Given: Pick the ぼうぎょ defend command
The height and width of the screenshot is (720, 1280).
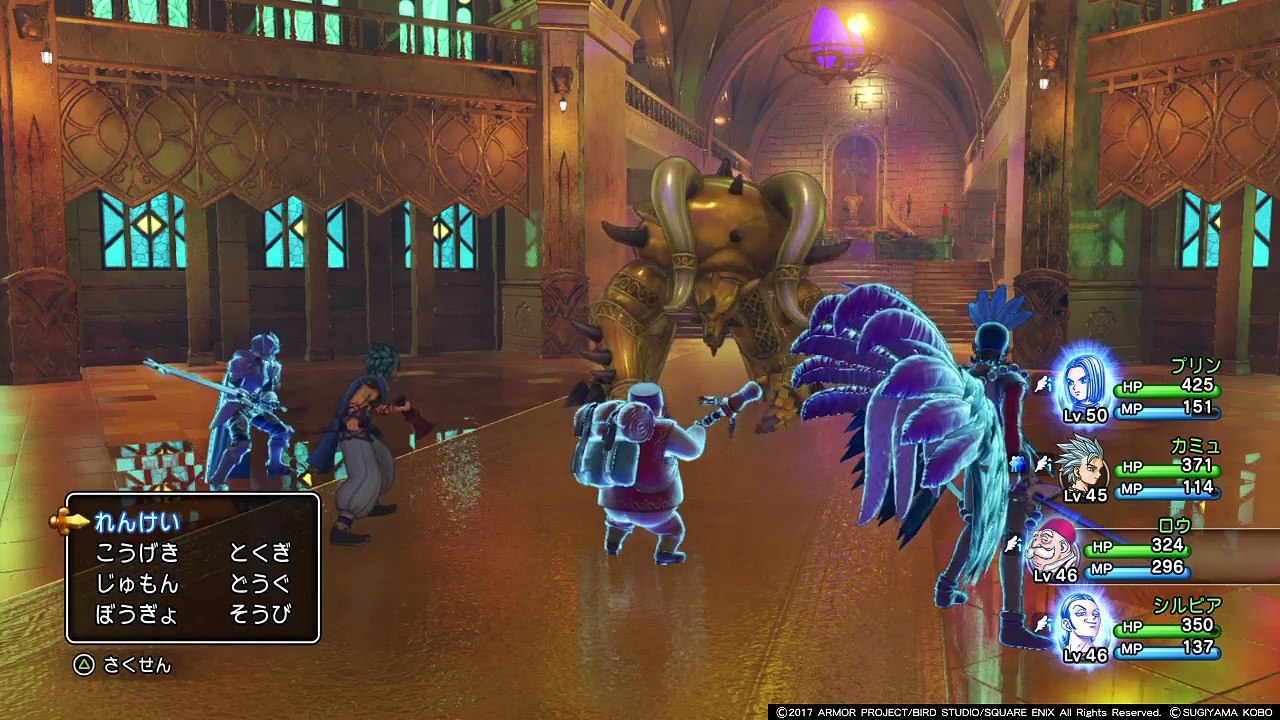Looking at the screenshot, I should point(137,614).
